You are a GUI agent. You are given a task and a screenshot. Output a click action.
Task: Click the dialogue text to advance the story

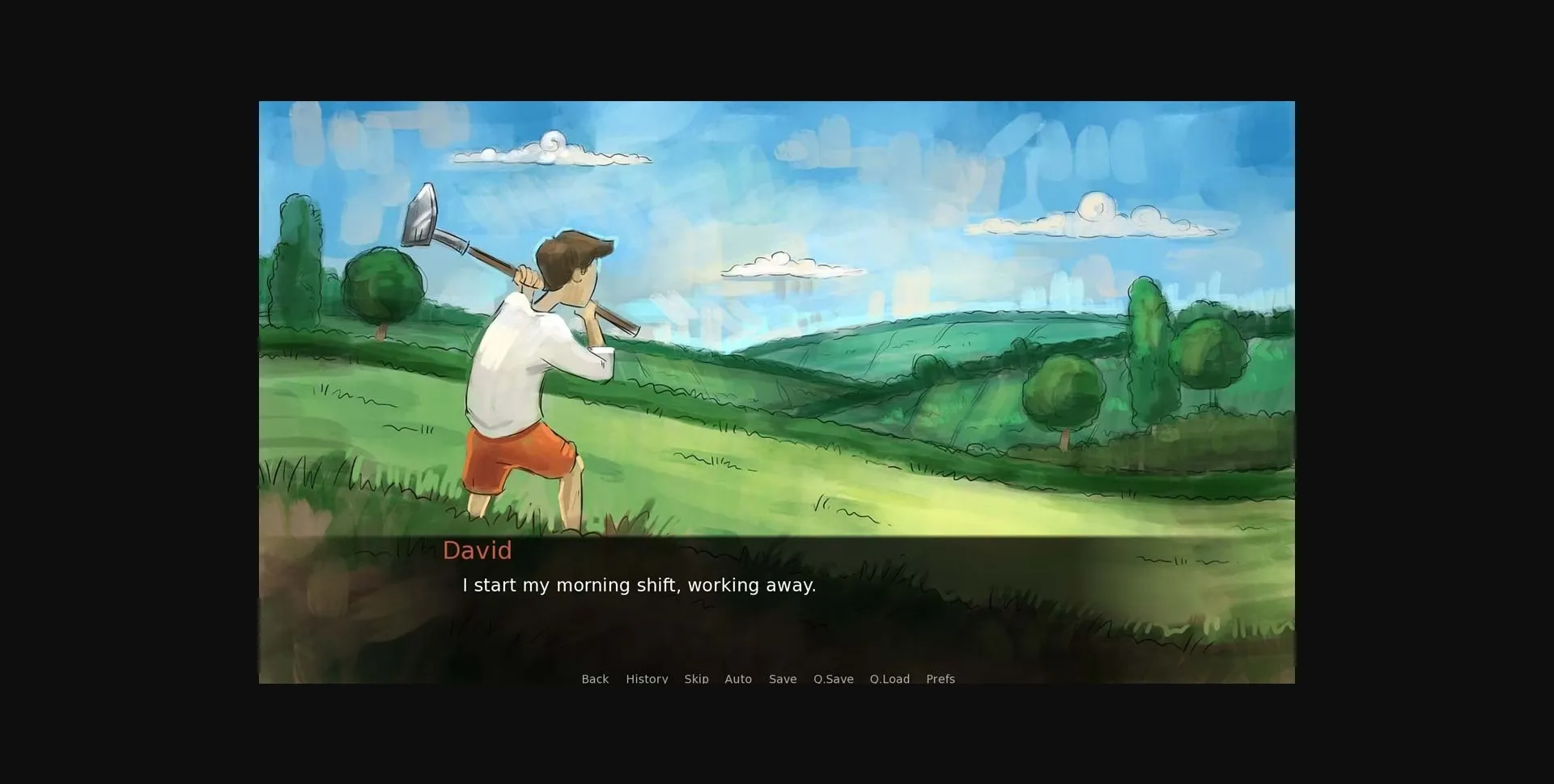point(639,585)
